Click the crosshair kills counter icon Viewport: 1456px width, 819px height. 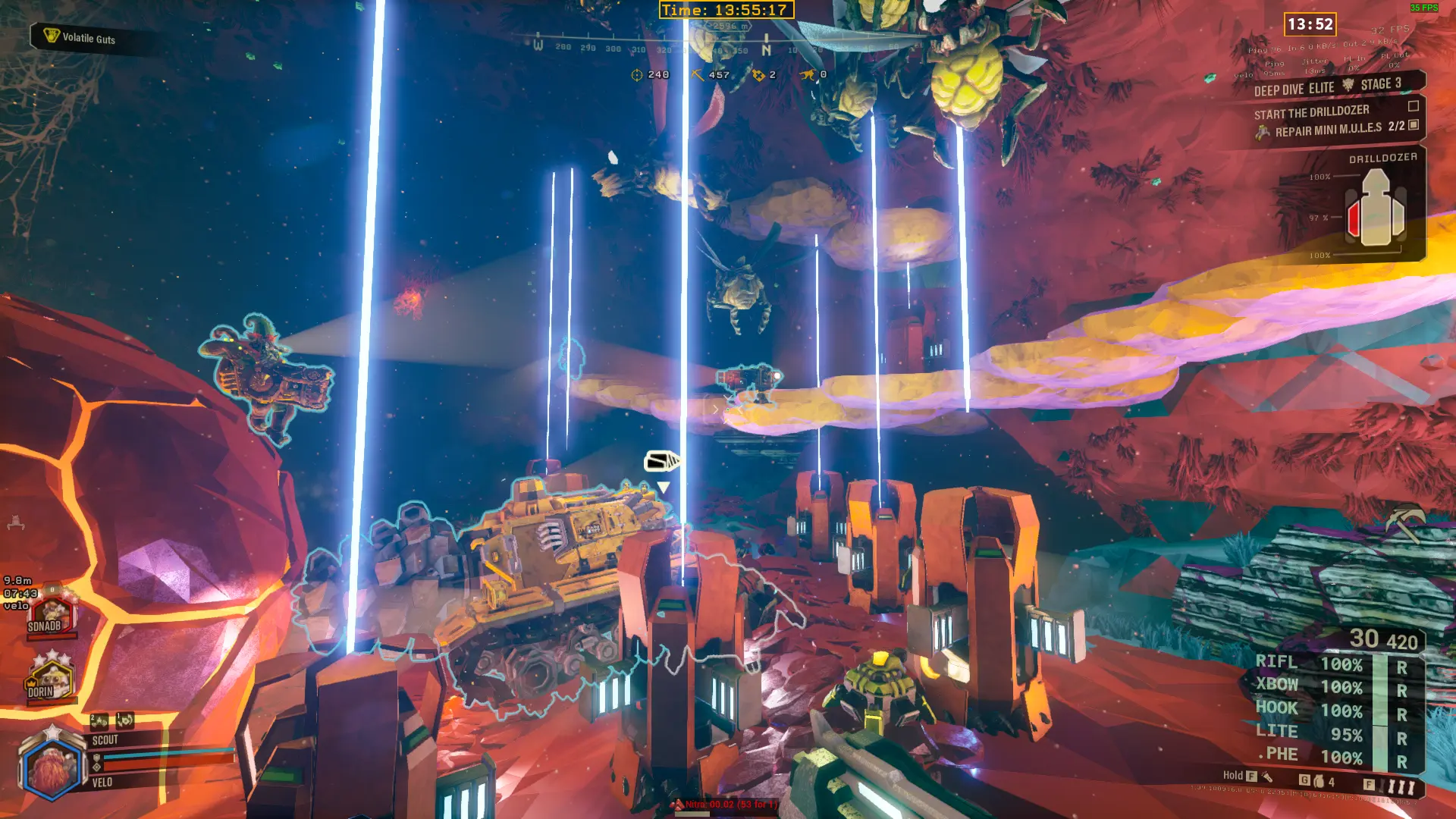[637, 74]
